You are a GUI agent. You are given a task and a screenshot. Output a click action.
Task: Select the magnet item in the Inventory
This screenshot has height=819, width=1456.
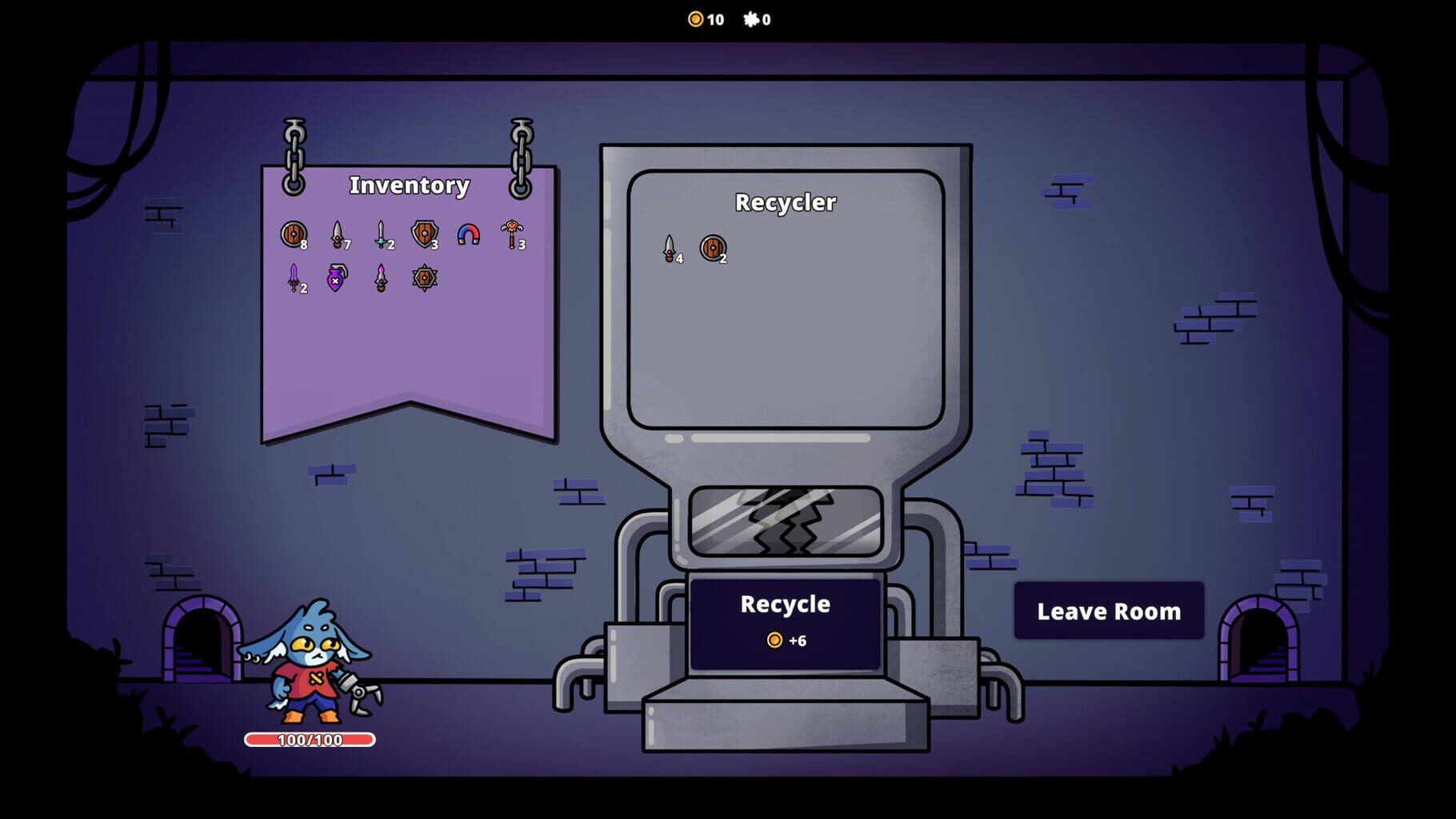pos(468,234)
